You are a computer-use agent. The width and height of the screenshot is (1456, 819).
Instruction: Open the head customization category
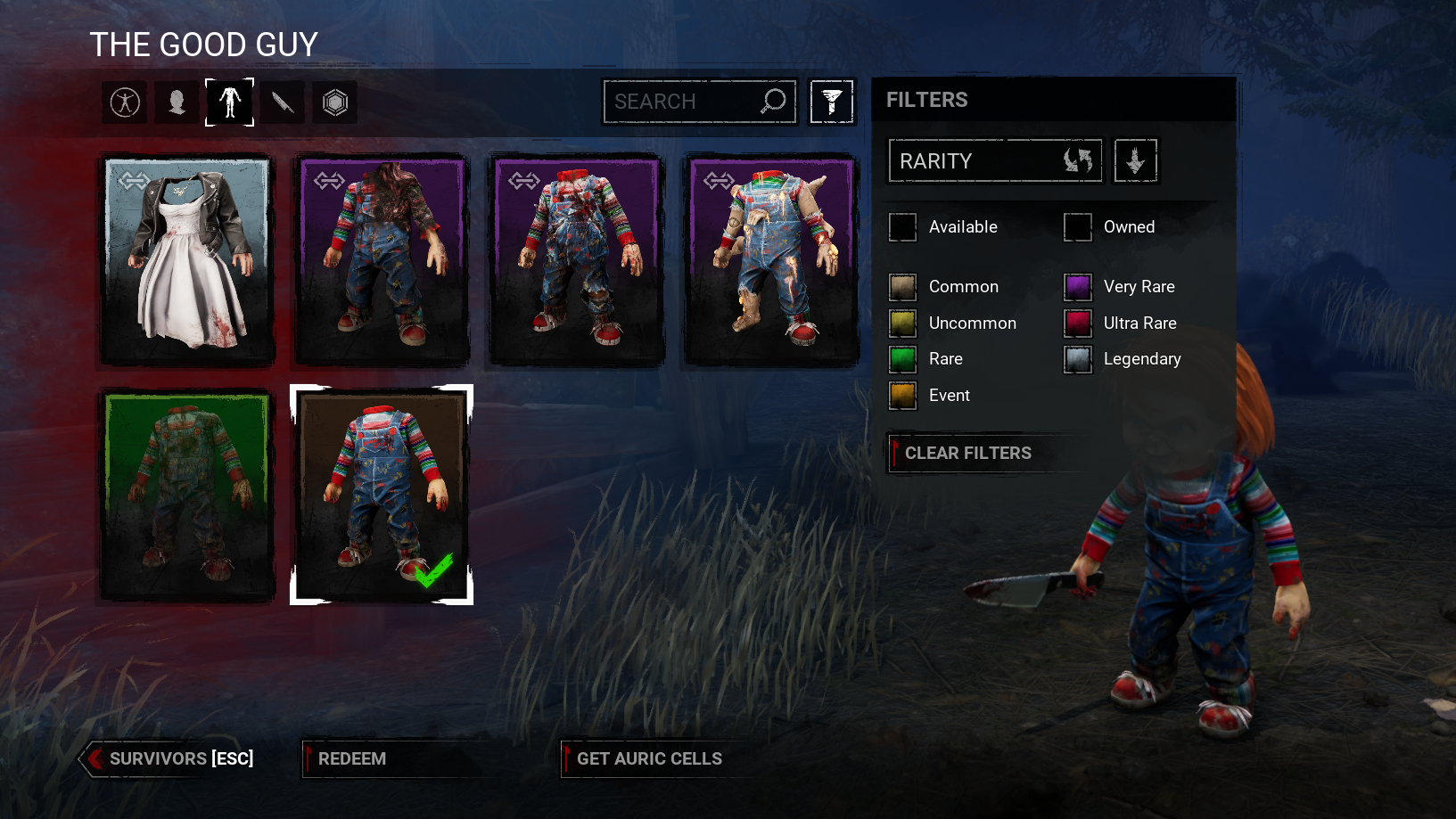coord(177,102)
